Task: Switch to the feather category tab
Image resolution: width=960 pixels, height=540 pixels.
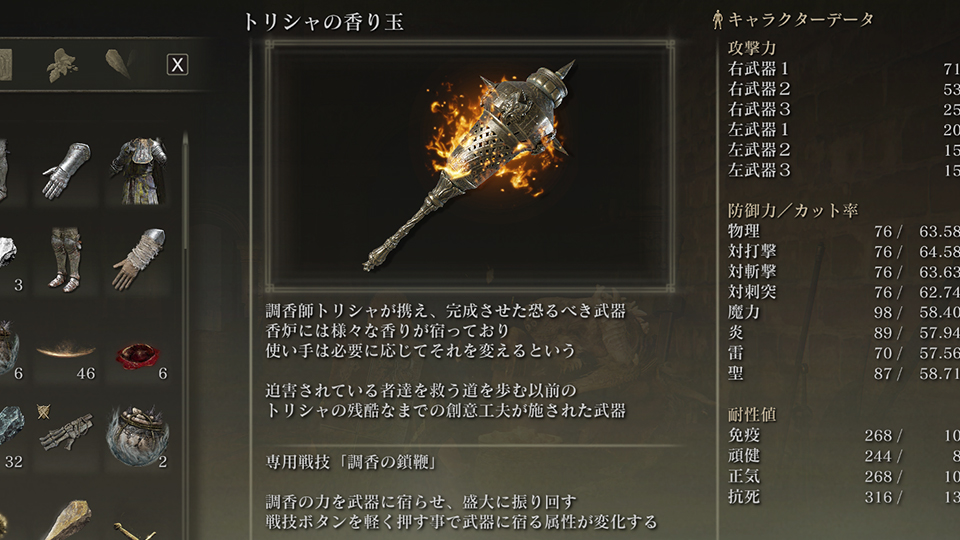Action: pyautogui.click(x=117, y=64)
